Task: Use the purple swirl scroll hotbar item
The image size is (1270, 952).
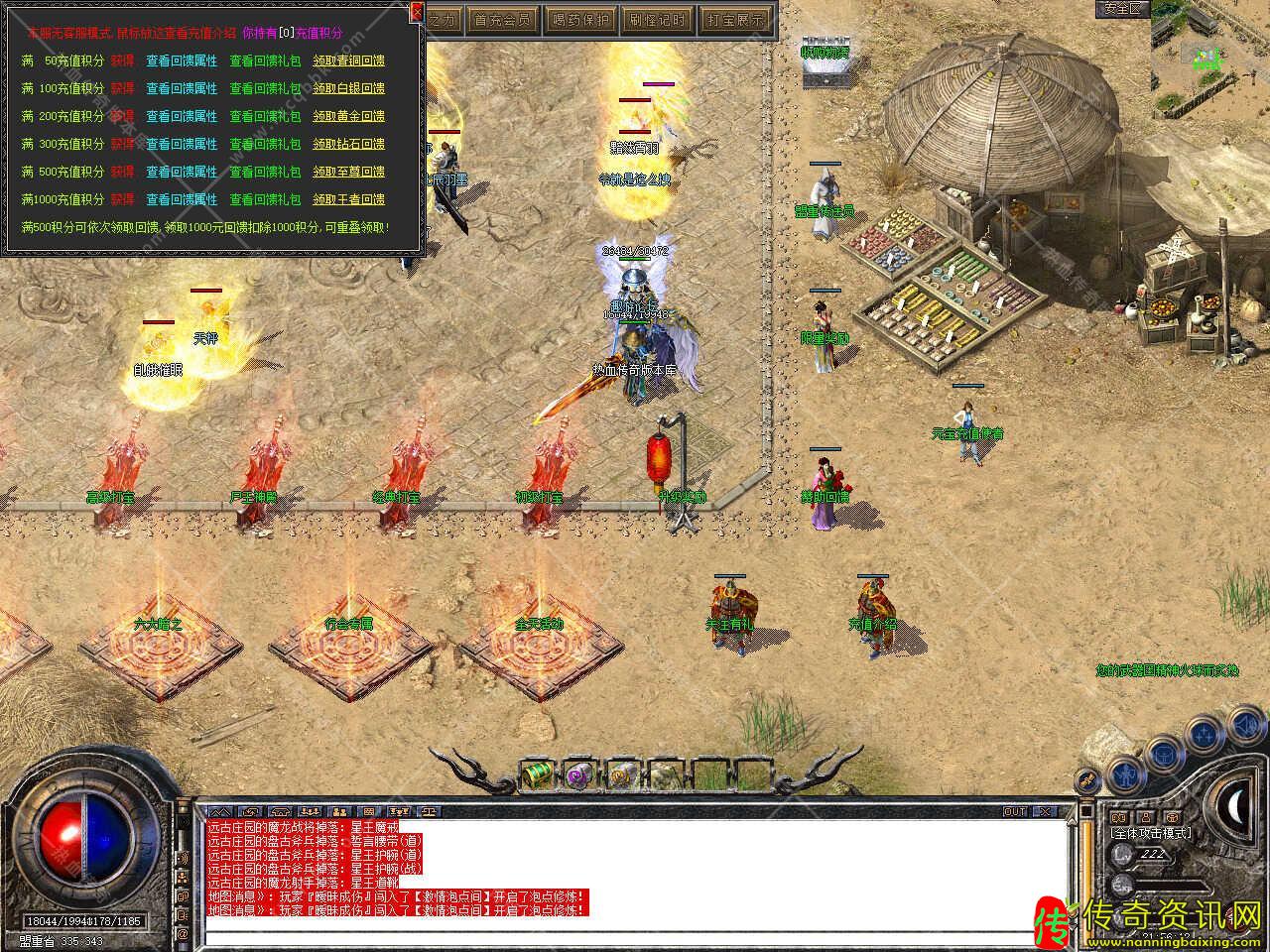Action: (x=577, y=774)
